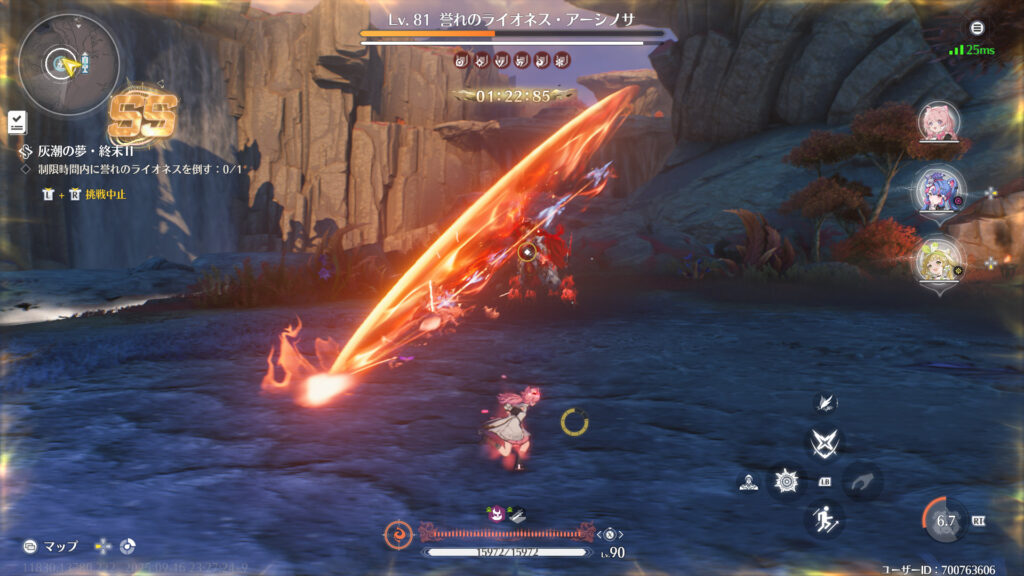
Task: Open the circular minimap
Action: (x=69, y=65)
